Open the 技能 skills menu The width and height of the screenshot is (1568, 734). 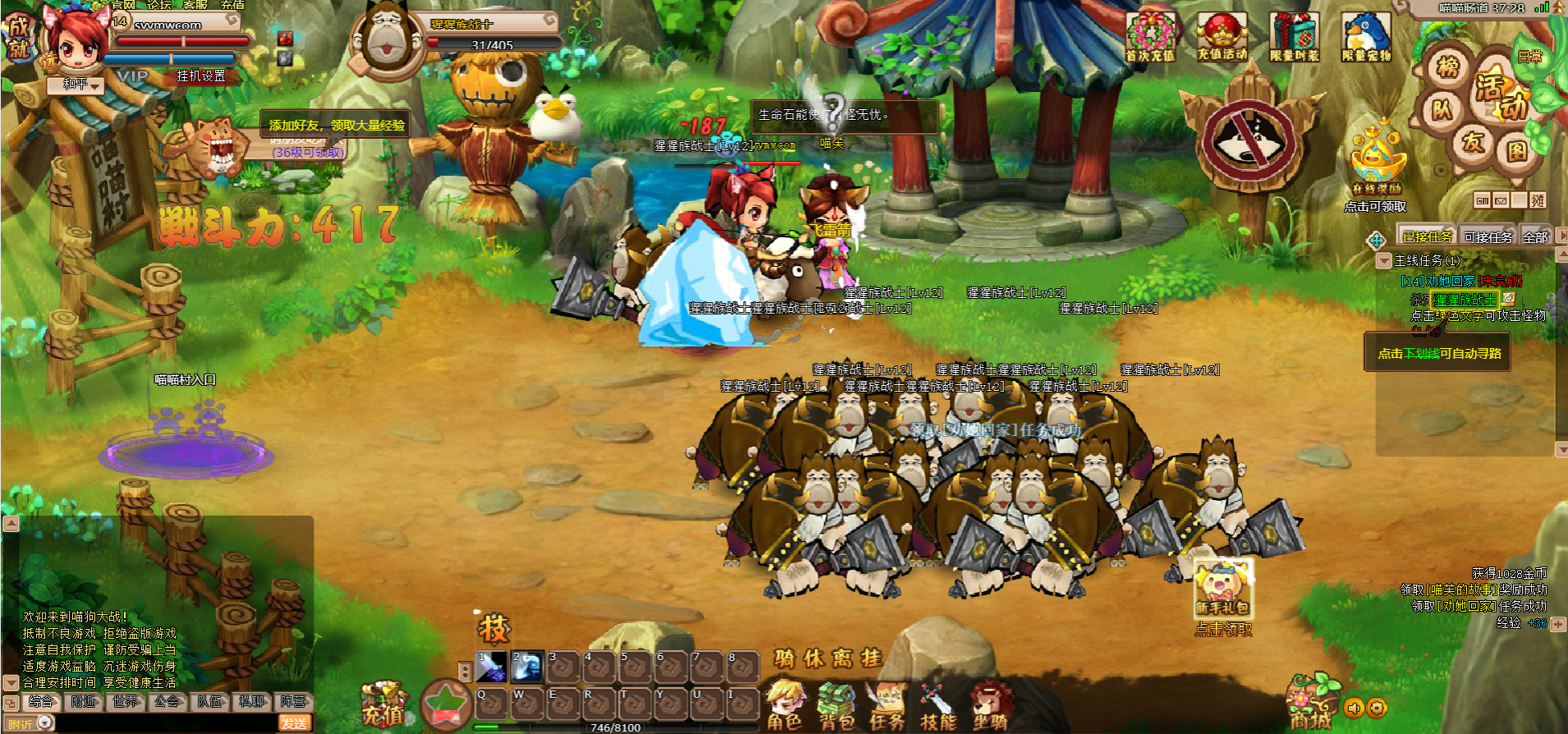(x=938, y=705)
